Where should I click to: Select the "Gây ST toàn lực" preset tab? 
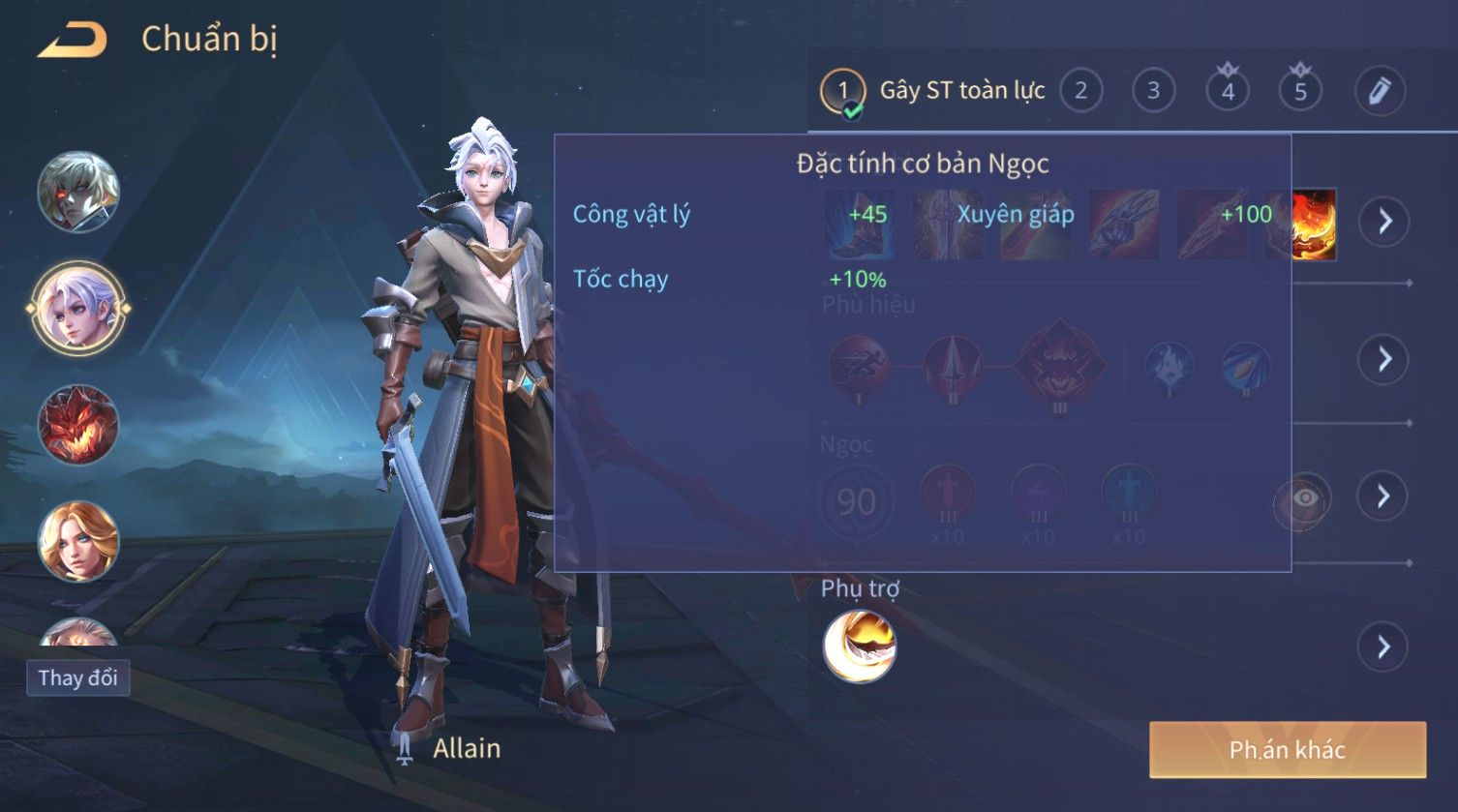[x=933, y=91]
